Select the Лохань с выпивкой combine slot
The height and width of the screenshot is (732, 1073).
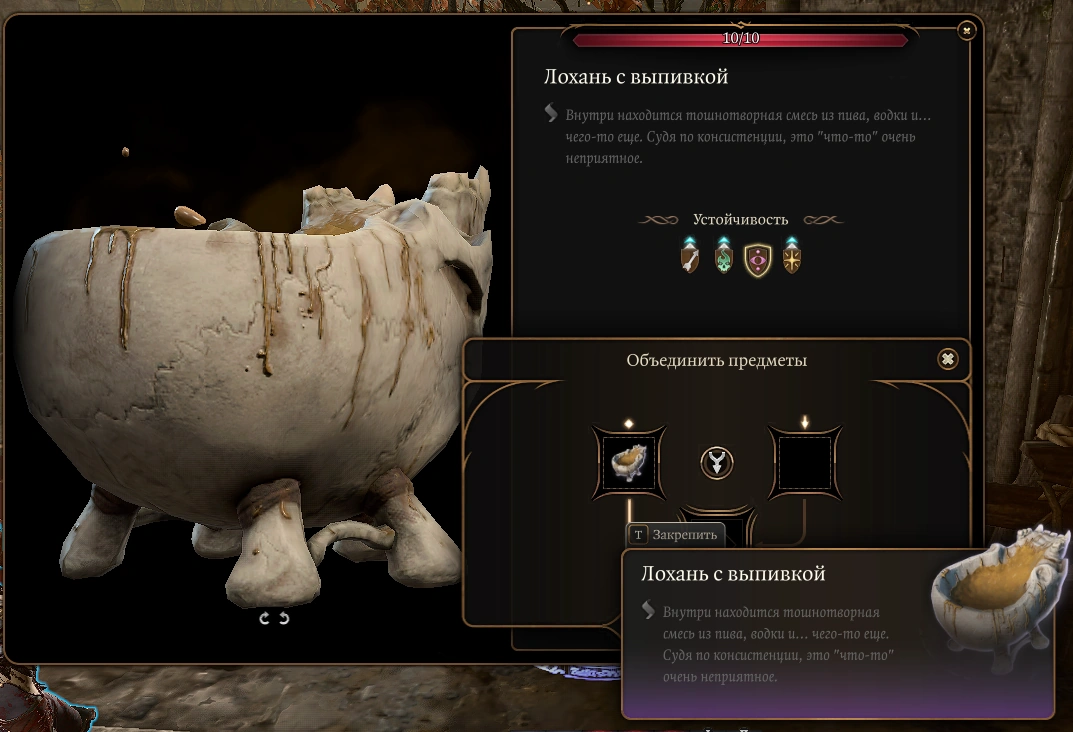(626, 462)
